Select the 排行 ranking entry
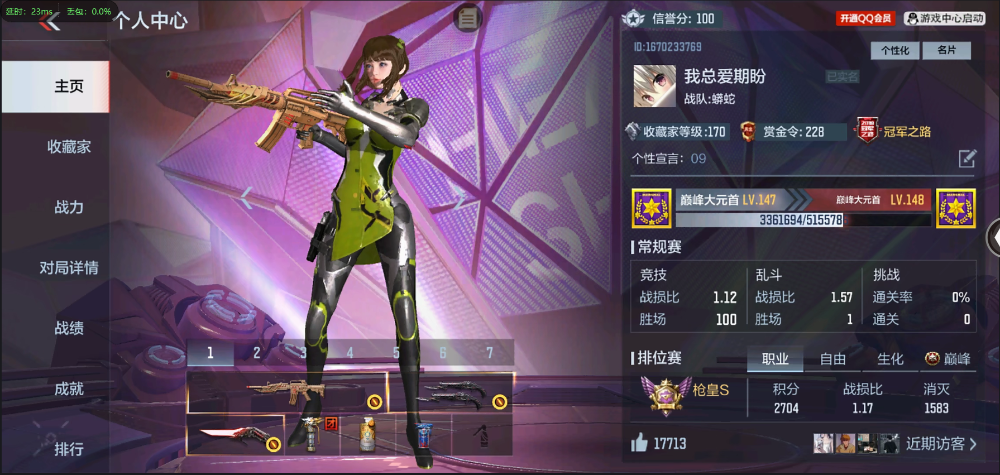This screenshot has height=475, width=1000. click(x=69, y=448)
